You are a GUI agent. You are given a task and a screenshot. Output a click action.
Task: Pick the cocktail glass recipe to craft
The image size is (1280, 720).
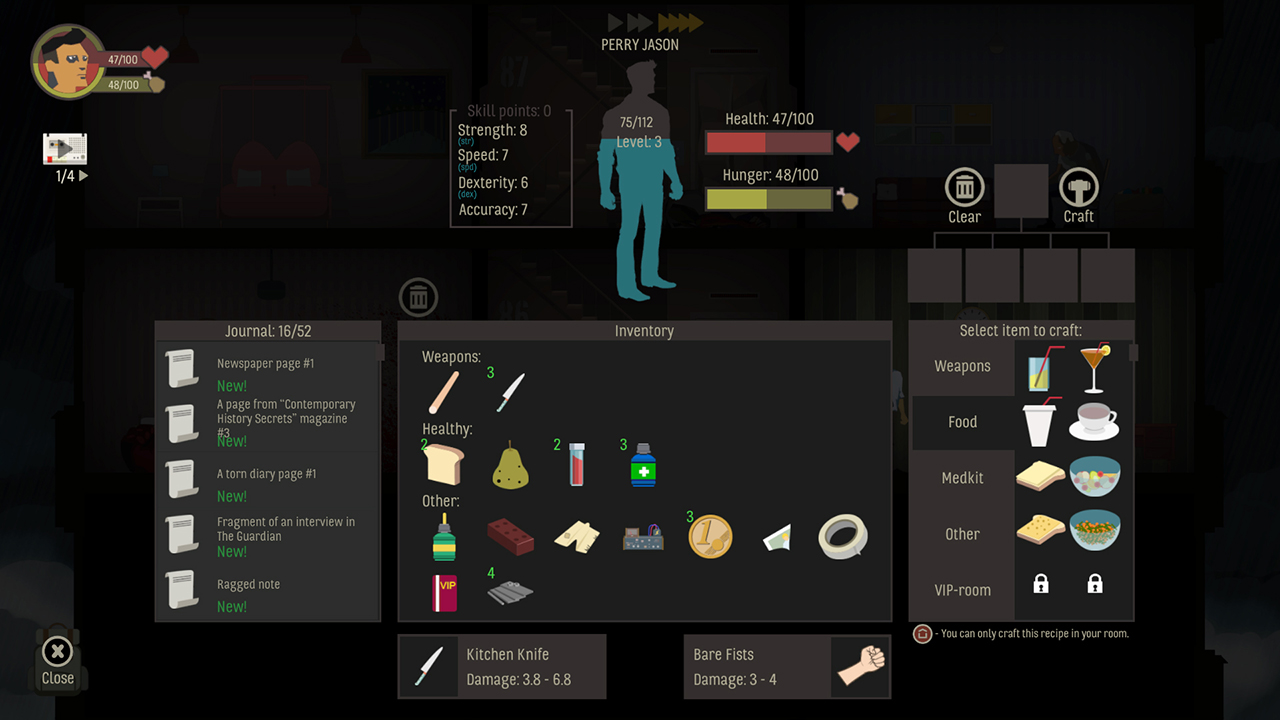click(x=1094, y=366)
